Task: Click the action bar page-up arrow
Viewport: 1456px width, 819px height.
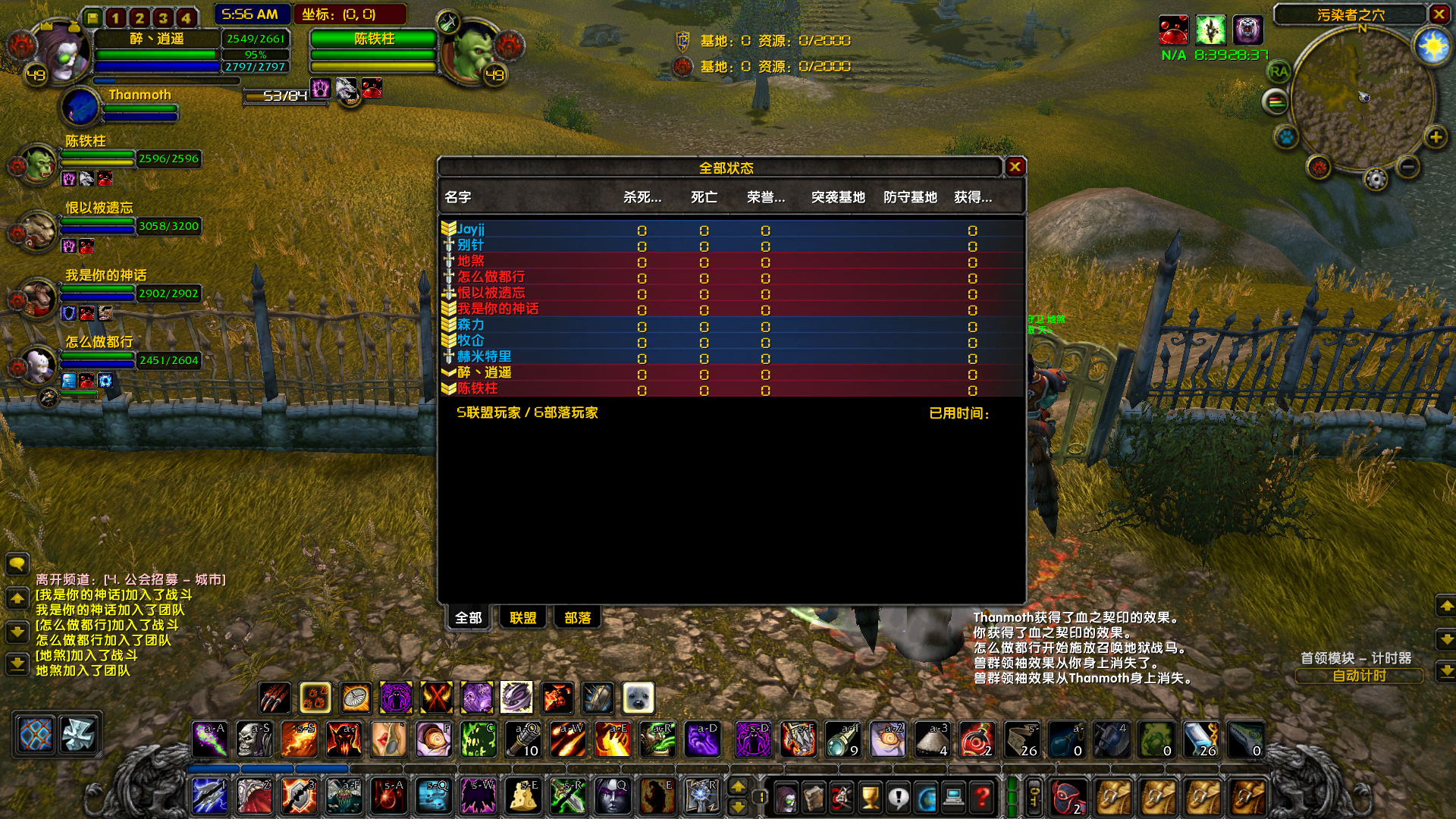Action: 739,787
